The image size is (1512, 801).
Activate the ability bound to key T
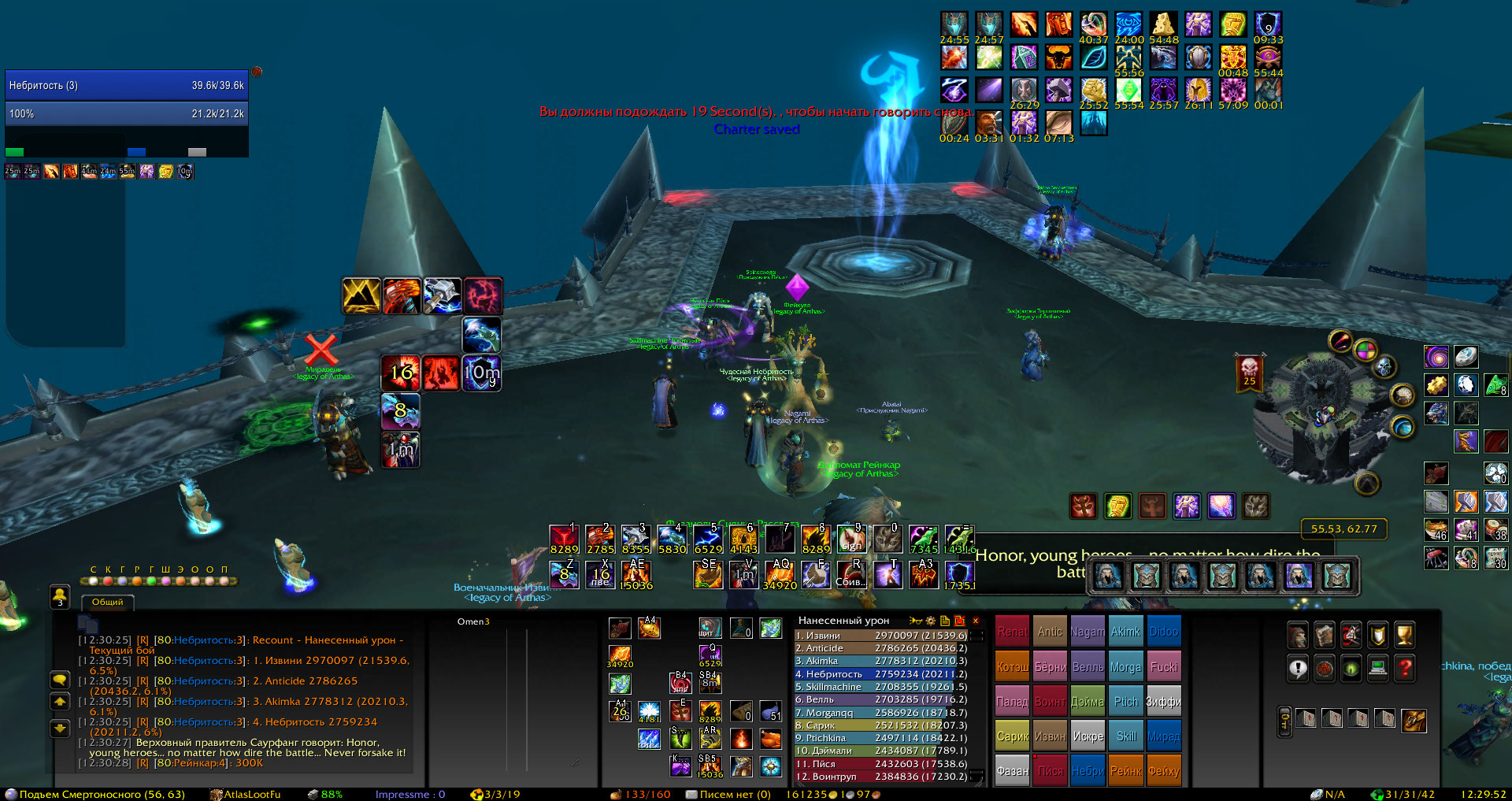point(888,574)
